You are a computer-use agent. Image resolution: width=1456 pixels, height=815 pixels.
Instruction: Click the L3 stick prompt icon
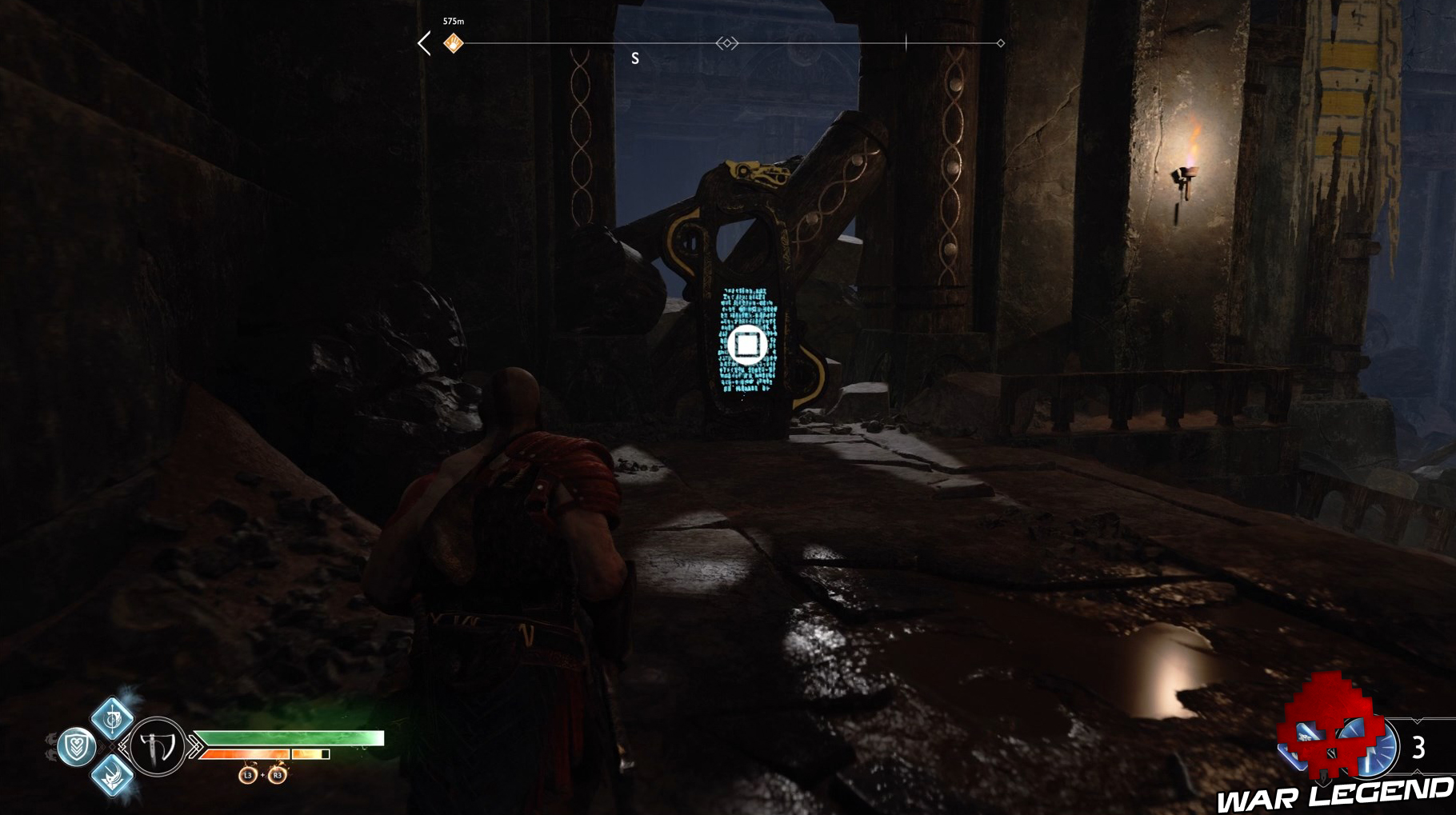(248, 776)
